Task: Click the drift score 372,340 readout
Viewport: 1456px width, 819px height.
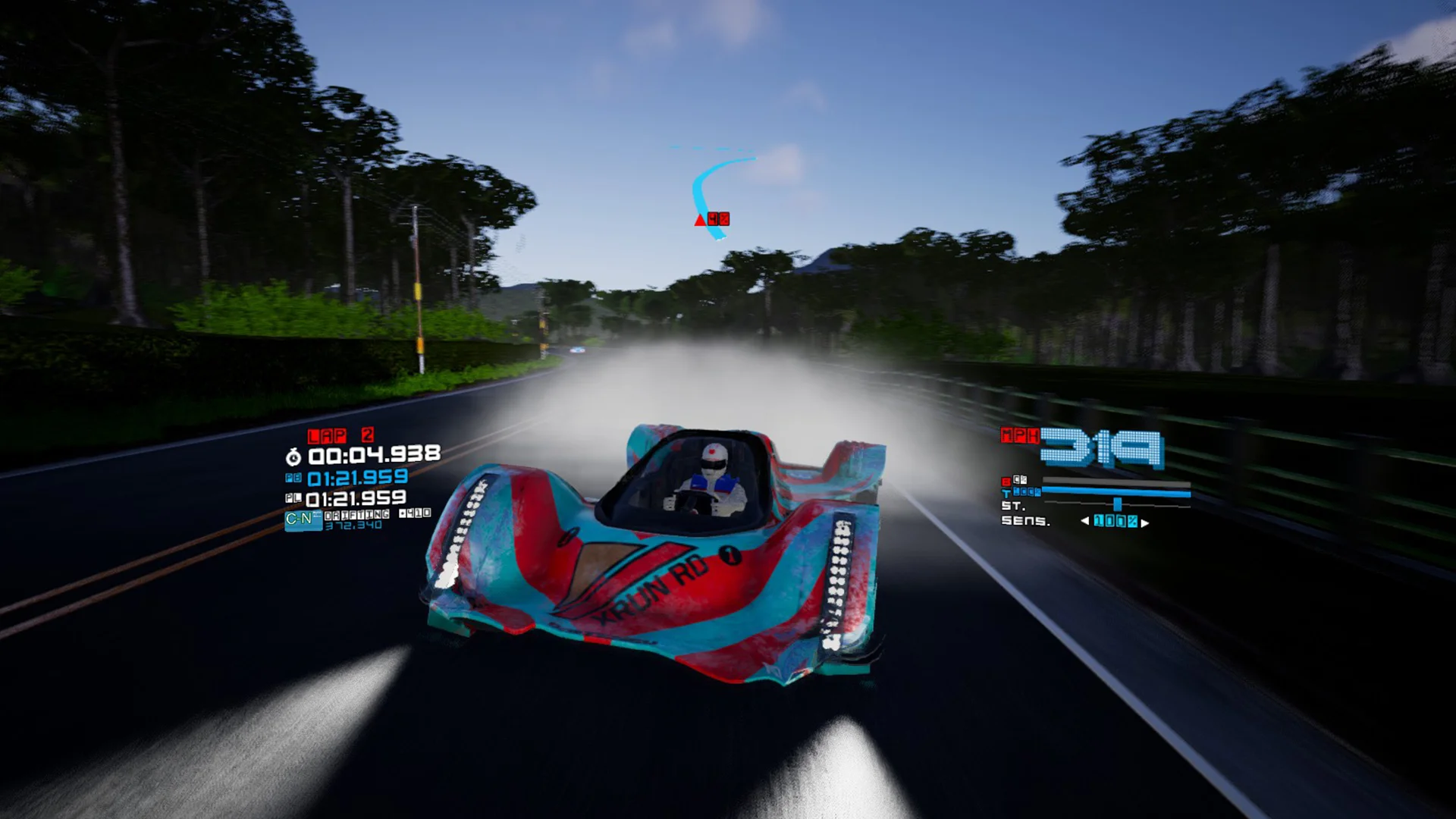Action: click(354, 525)
